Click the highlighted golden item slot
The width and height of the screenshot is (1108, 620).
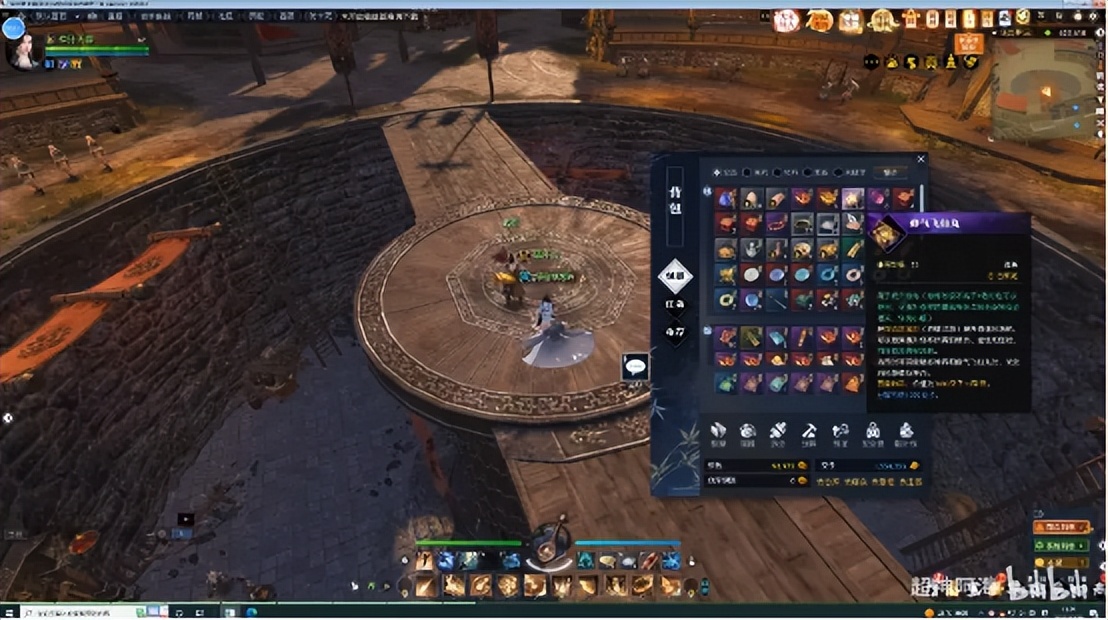point(852,199)
